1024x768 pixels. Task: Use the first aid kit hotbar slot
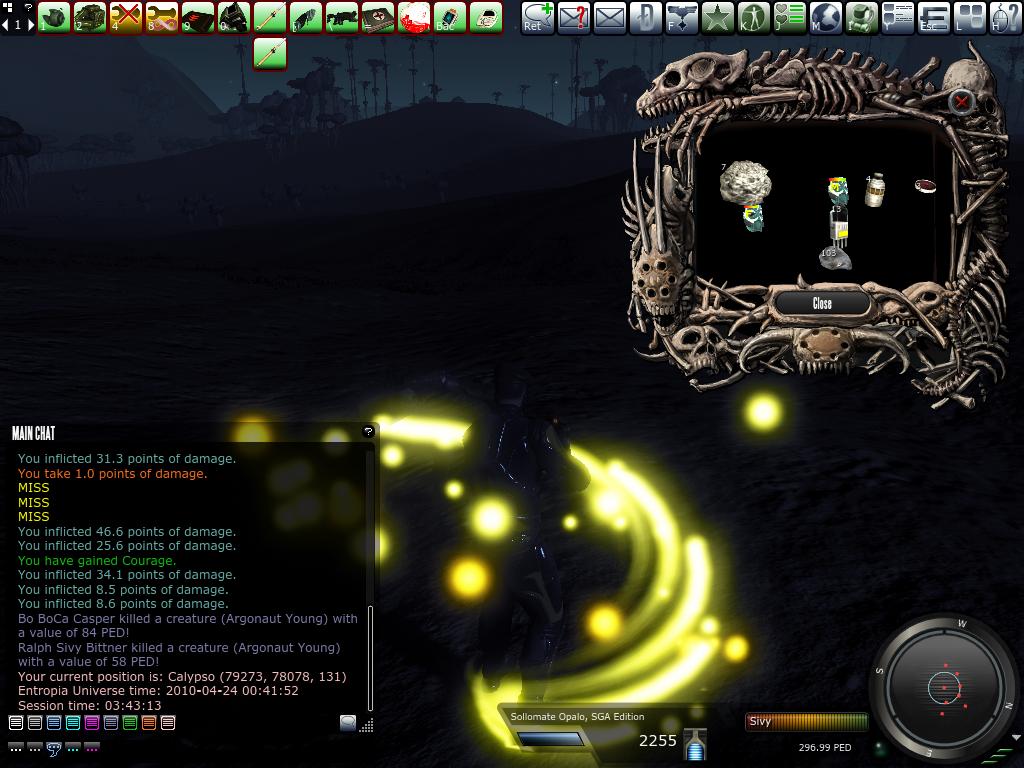(378, 17)
